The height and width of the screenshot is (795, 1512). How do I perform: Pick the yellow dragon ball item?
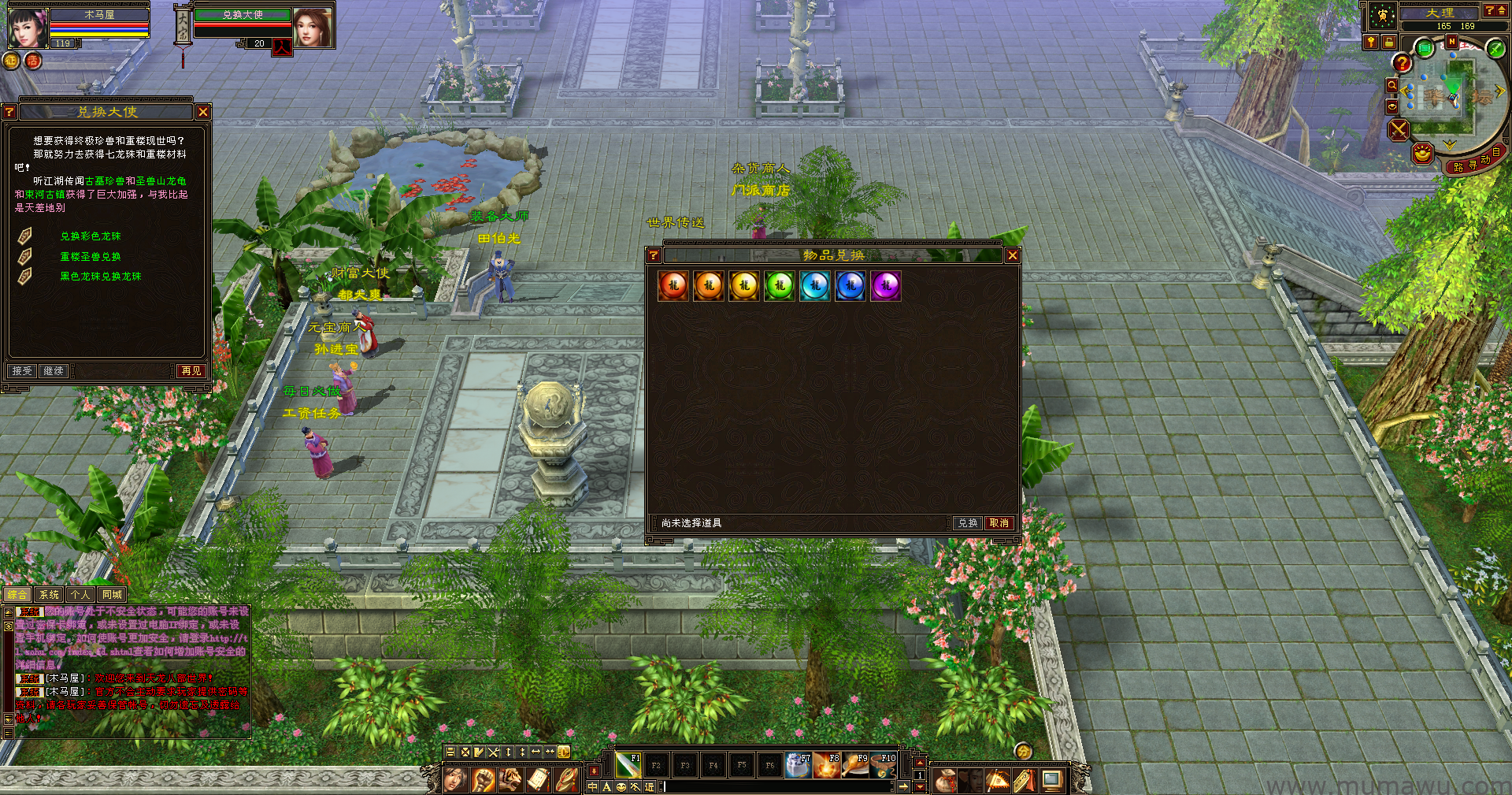point(744,285)
